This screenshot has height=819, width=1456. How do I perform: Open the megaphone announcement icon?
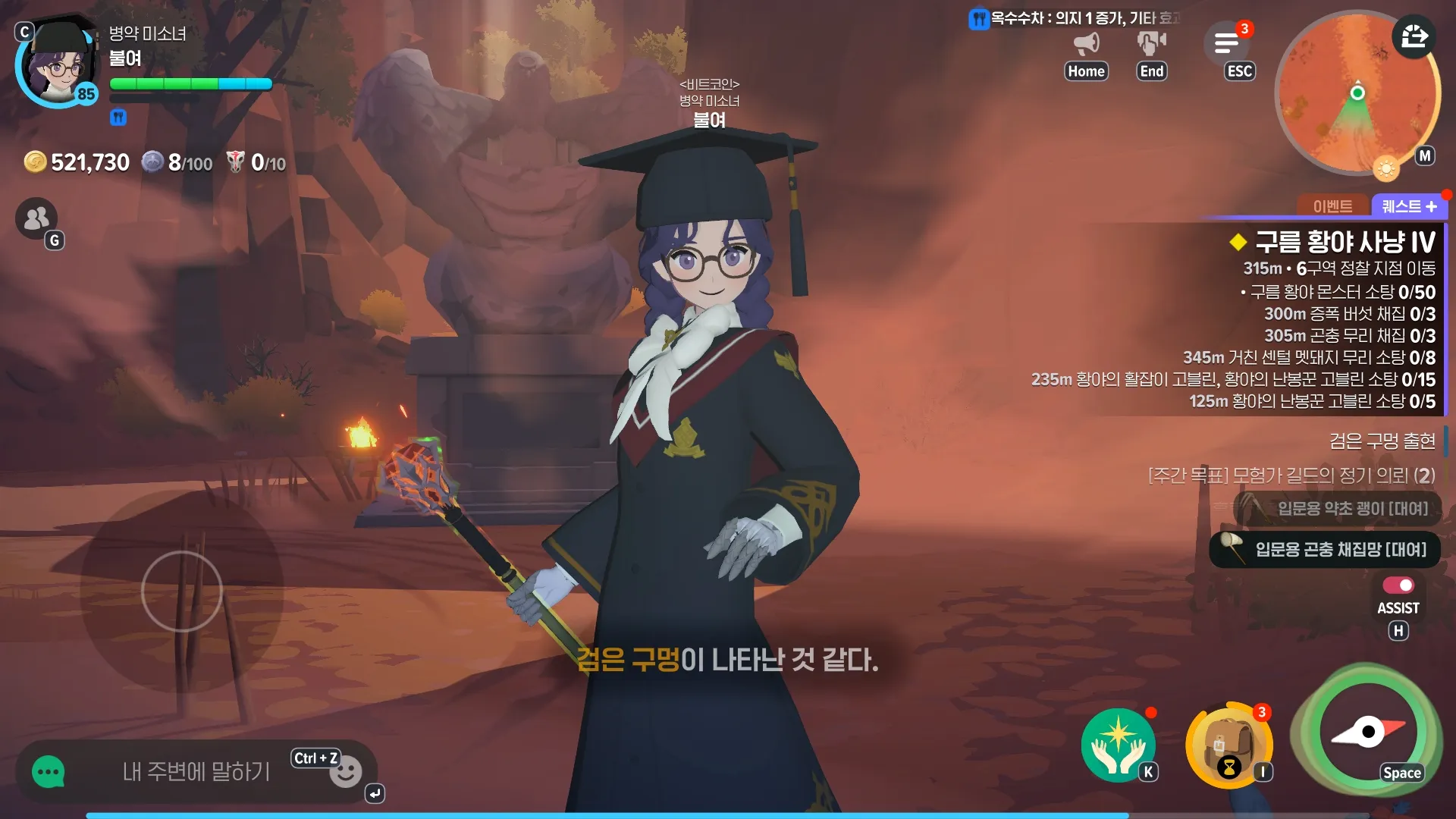(1086, 43)
